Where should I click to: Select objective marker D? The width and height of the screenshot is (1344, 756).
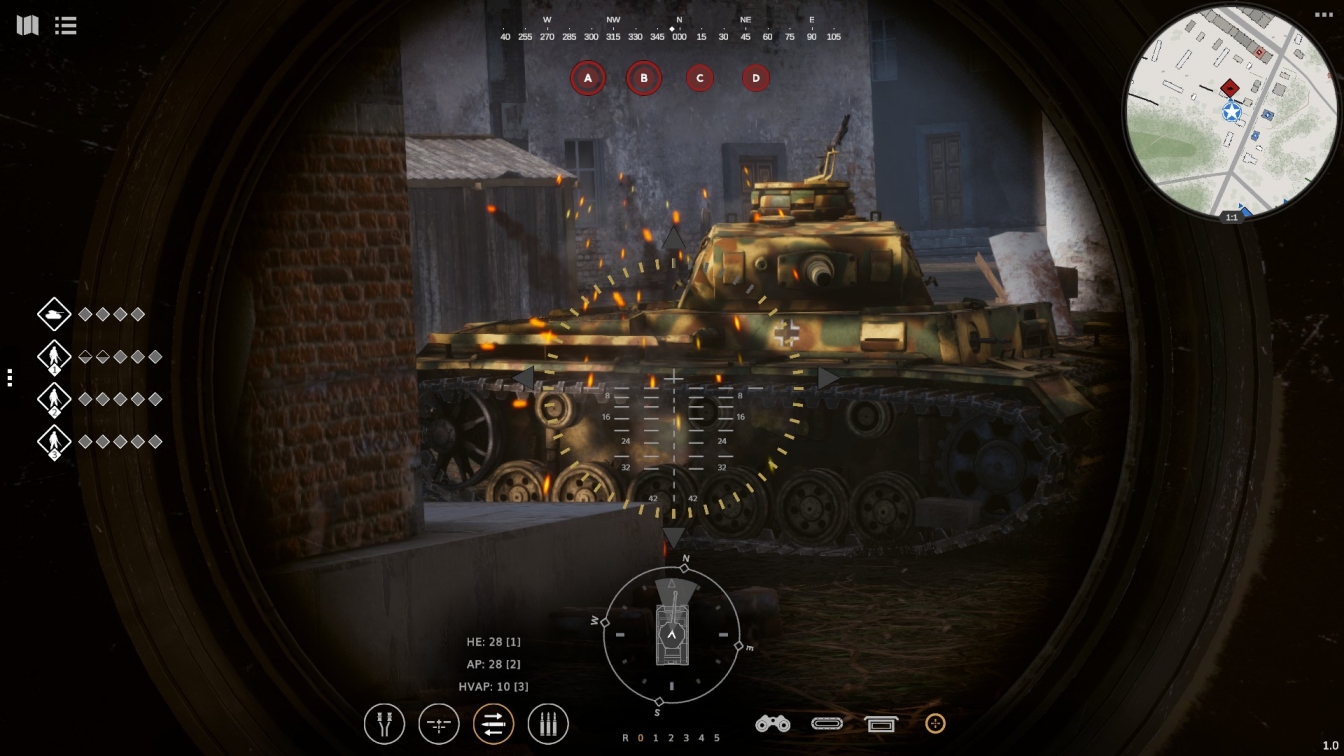[x=756, y=78]
